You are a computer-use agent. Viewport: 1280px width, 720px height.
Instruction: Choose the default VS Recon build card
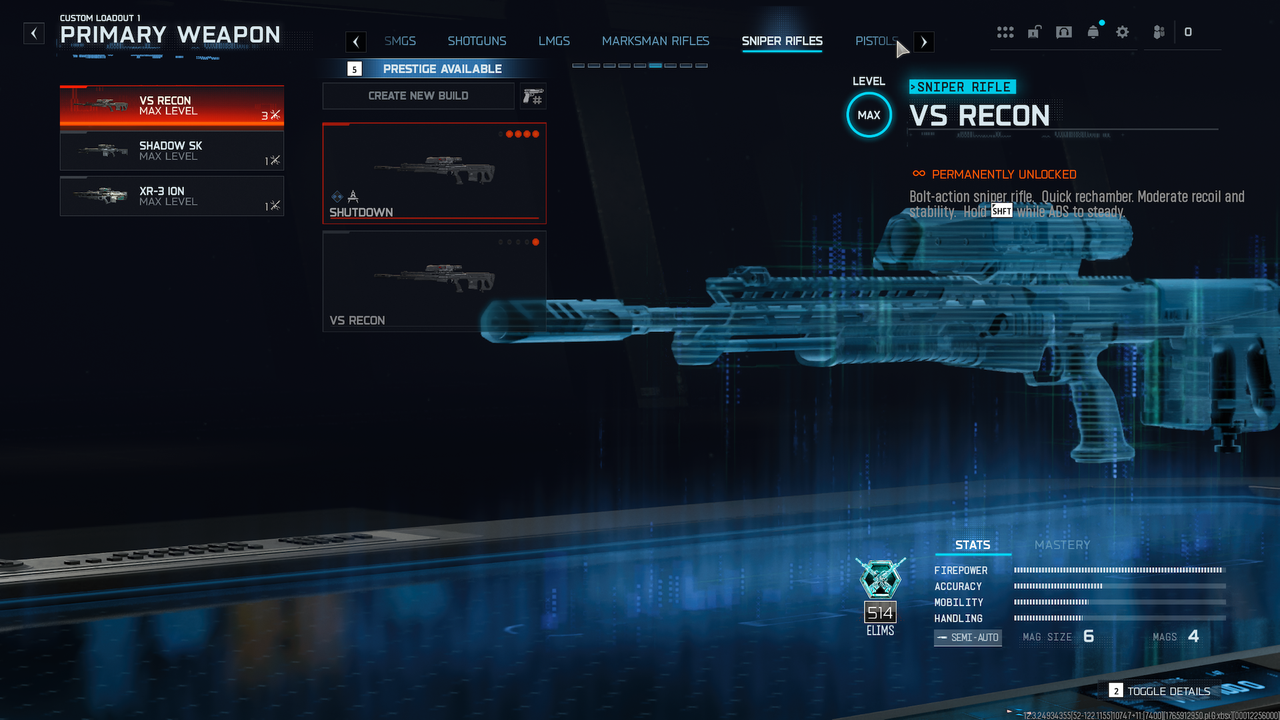[434, 281]
